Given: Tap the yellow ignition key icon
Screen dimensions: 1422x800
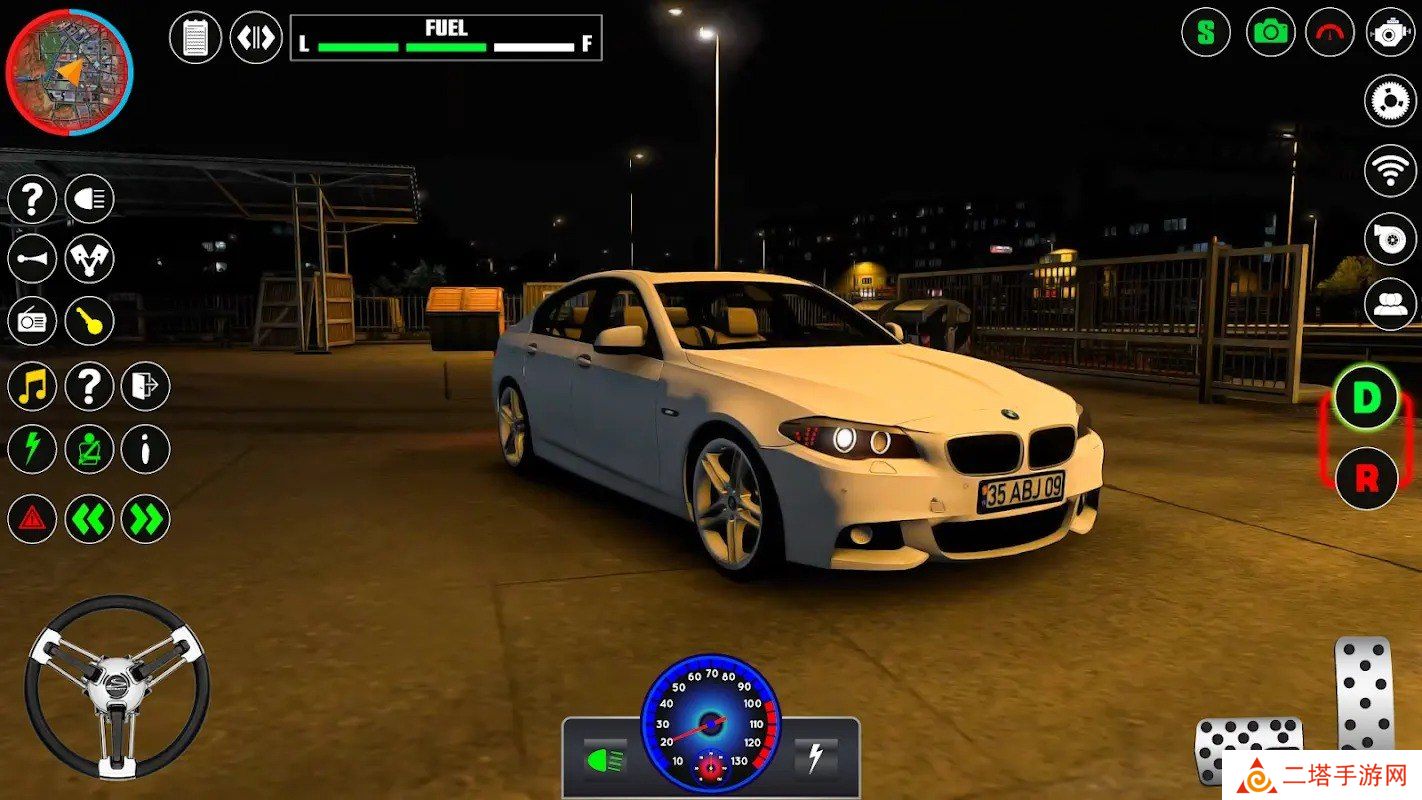Looking at the screenshot, I should pyautogui.click(x=90, y=321).
